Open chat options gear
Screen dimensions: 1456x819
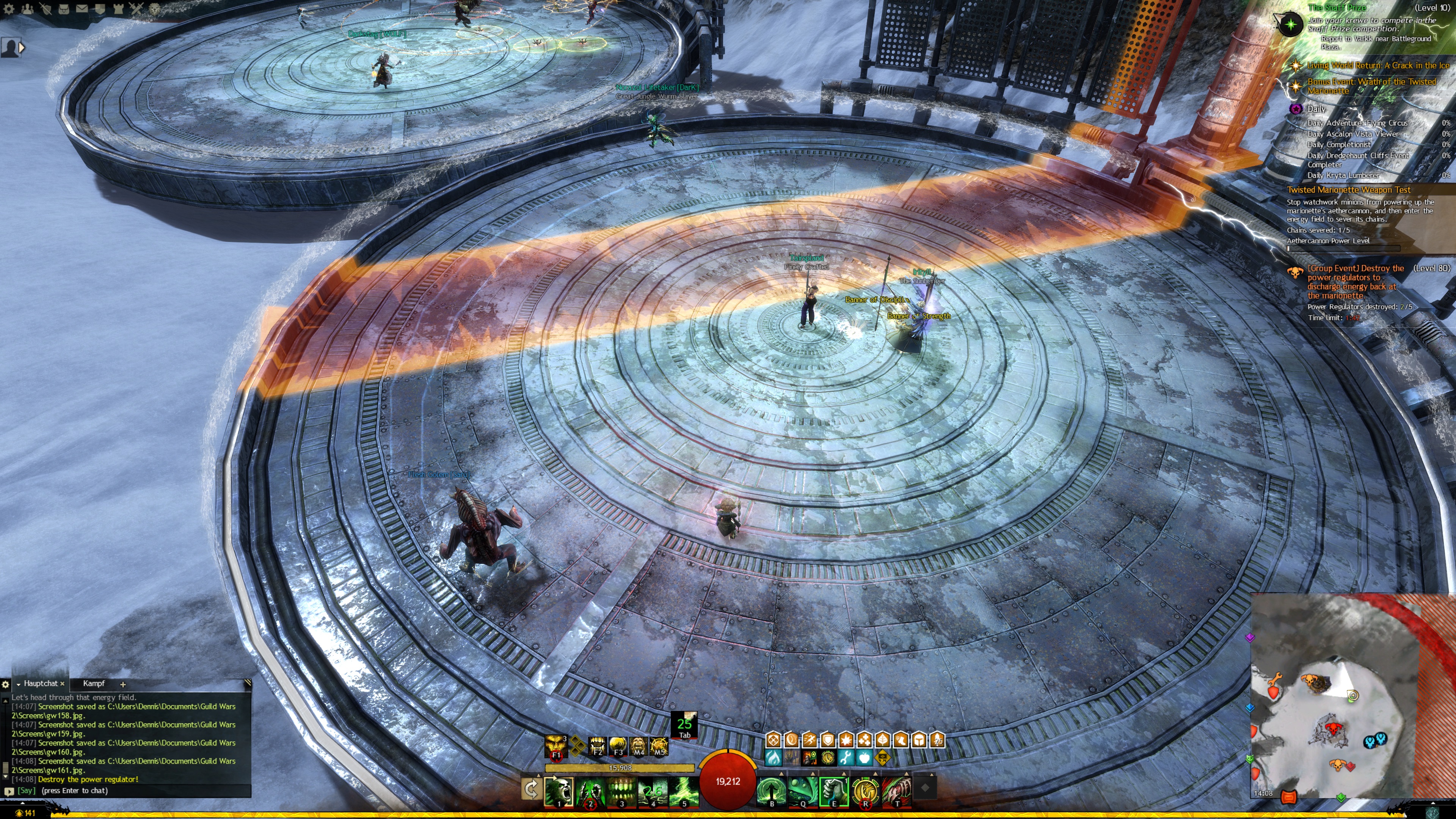click(x=6, y=684)
